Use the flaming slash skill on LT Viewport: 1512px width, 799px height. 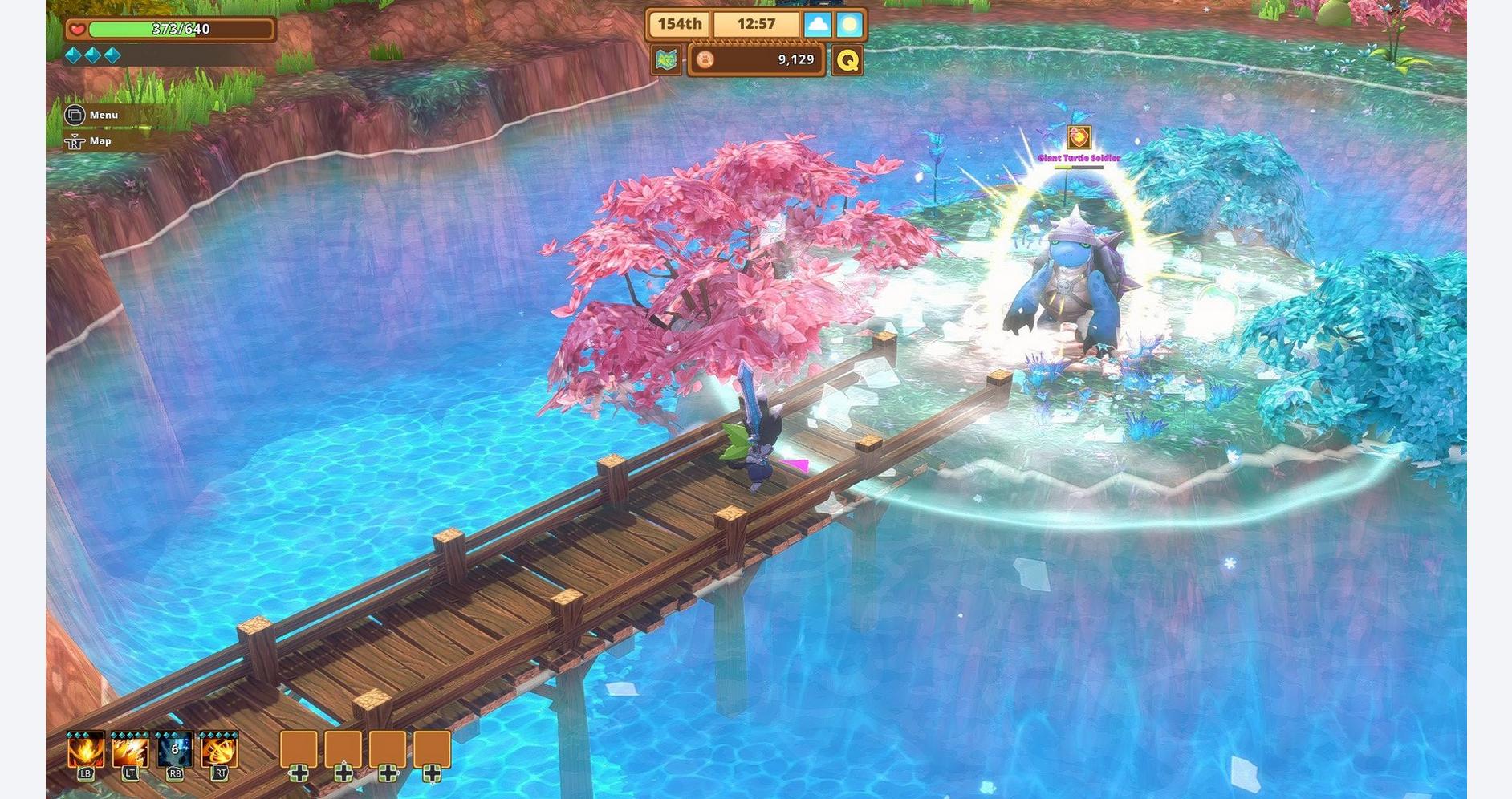click(x=130, y=751)
